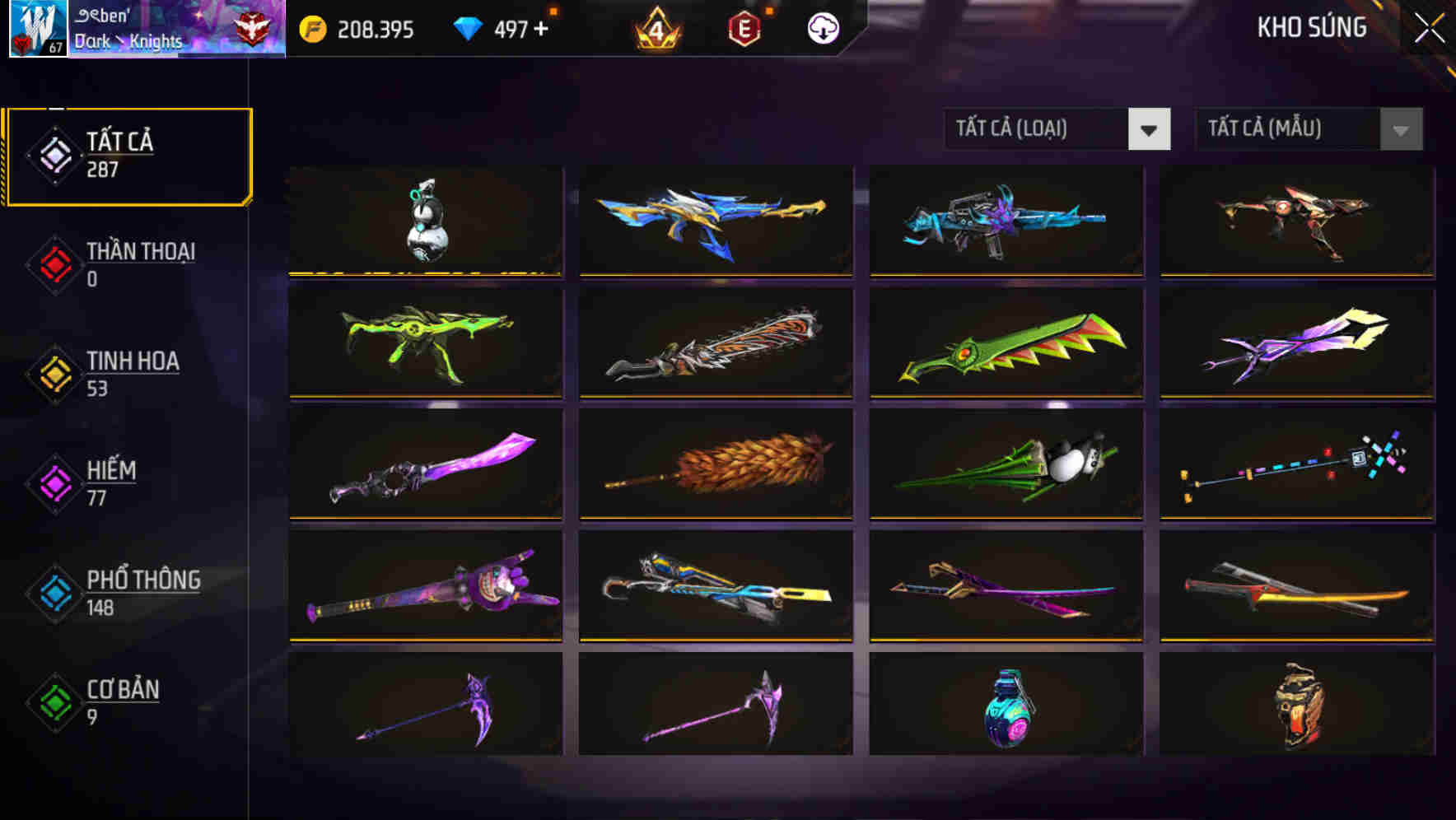Open the cloud download resources icon
1456x820 pixels.
point(821,27)
